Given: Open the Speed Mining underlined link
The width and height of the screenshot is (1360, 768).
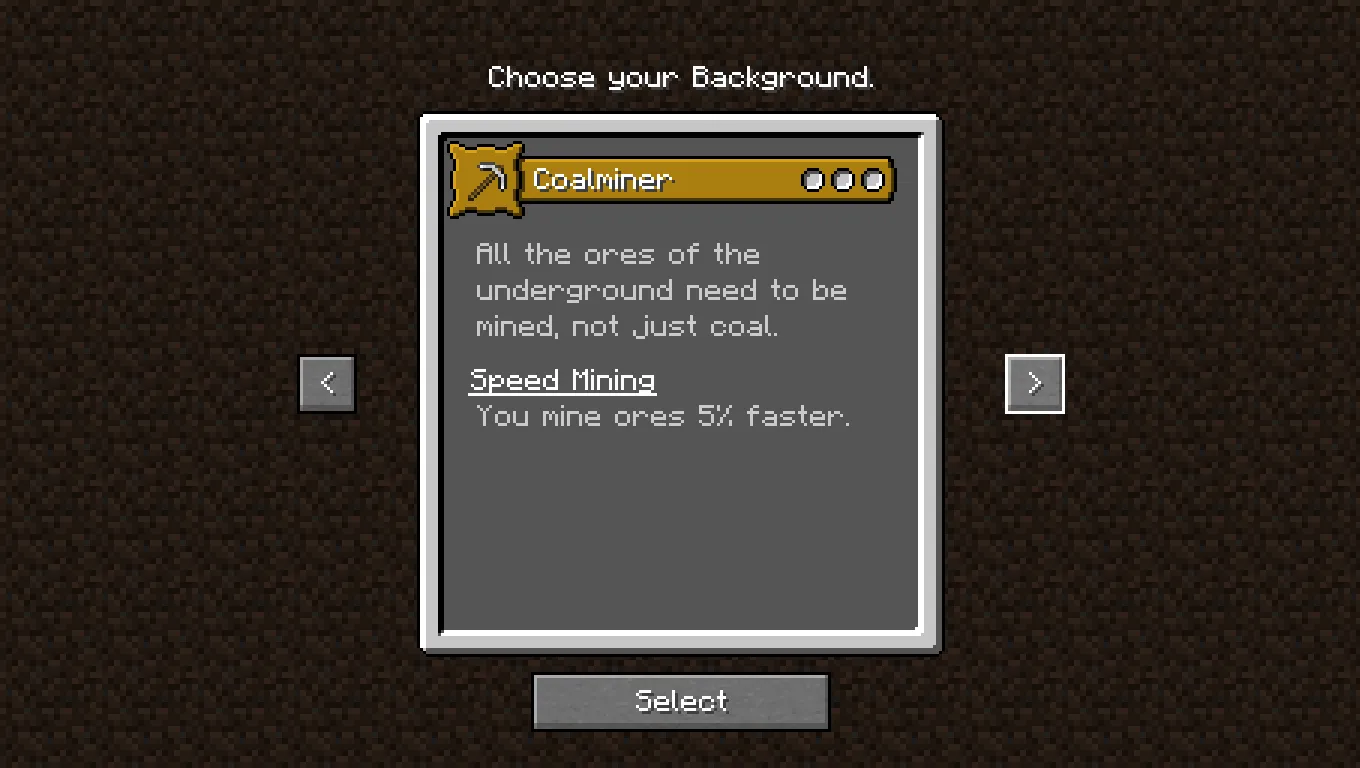Looking at the screenshot, I should pos(562,380).
